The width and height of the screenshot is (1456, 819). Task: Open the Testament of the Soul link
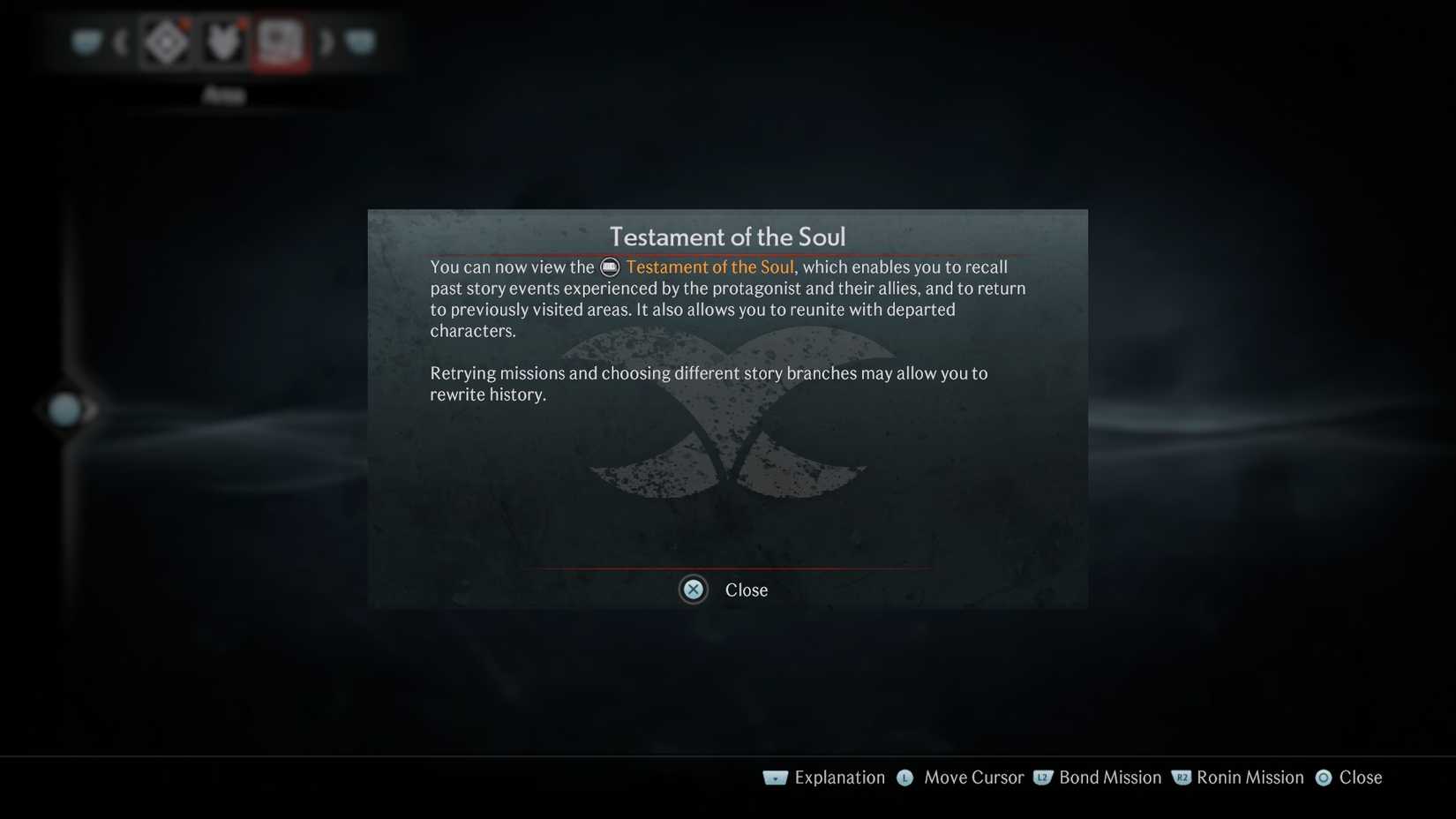709,267
